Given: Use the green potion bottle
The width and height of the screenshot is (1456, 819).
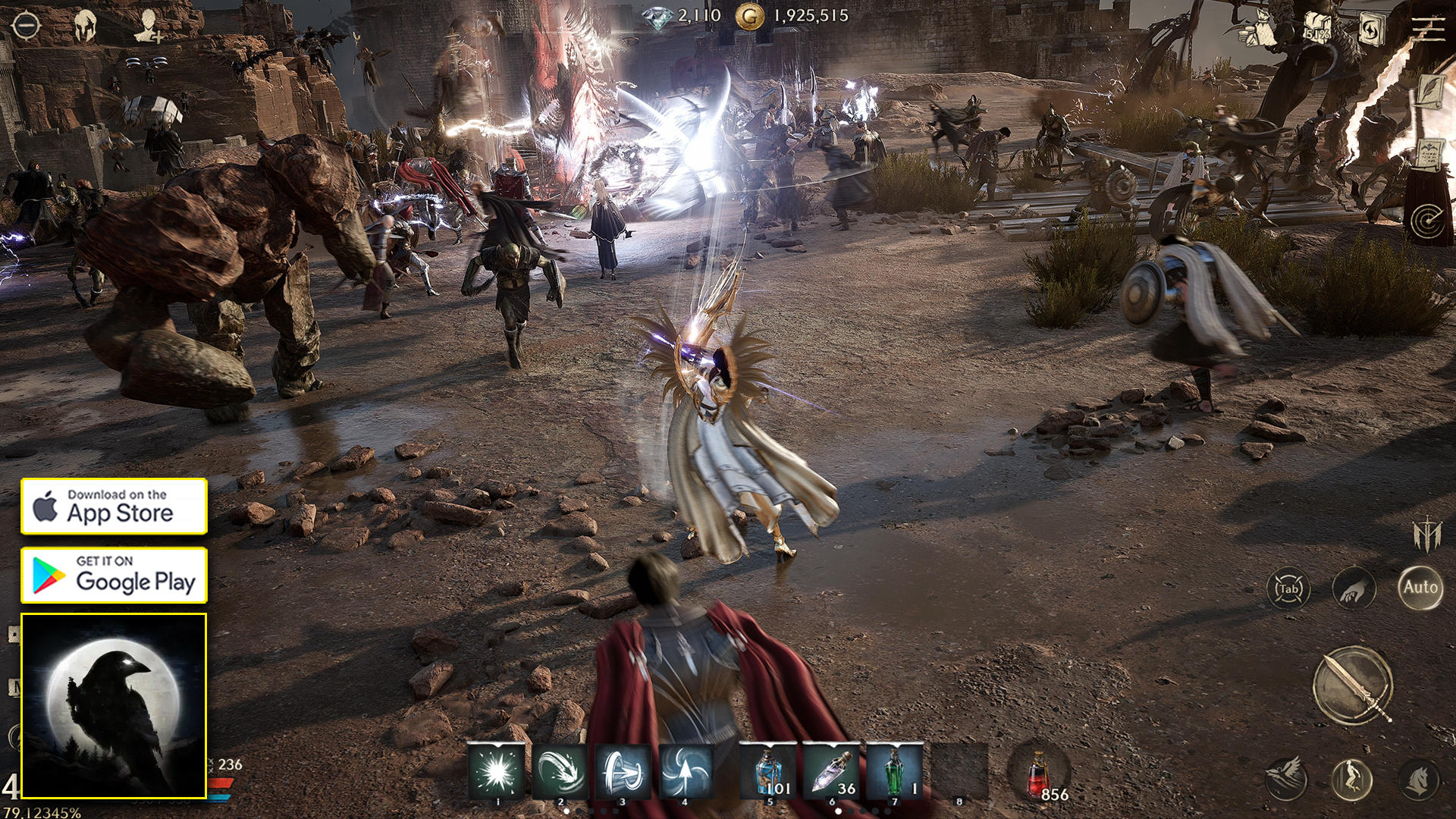Looking at the screenshot, I should 894,772.
